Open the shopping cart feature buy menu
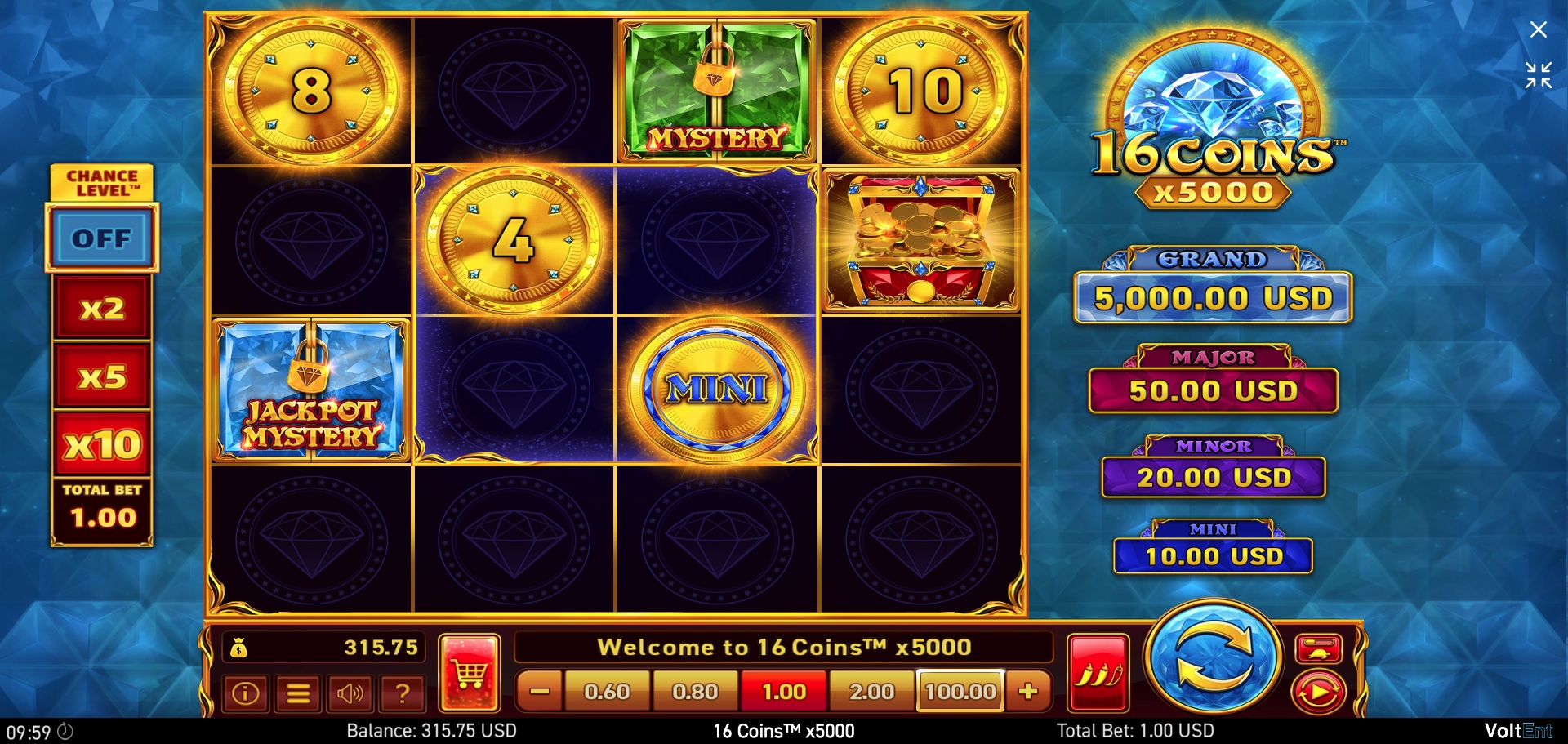 click(x=470, y=673)
